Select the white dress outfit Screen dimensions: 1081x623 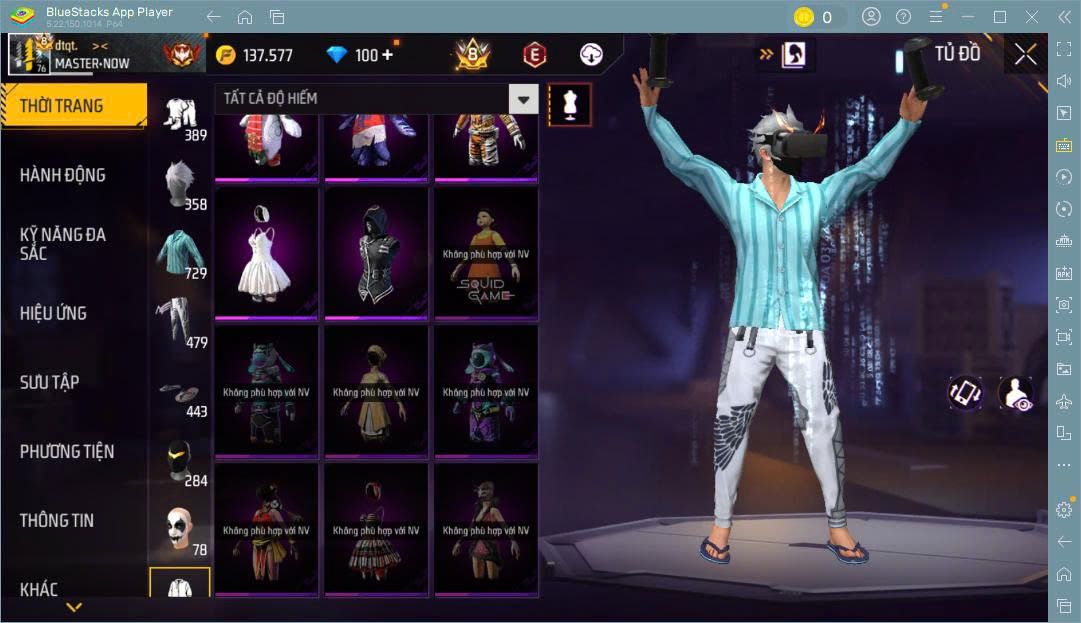tap(266, 253)
